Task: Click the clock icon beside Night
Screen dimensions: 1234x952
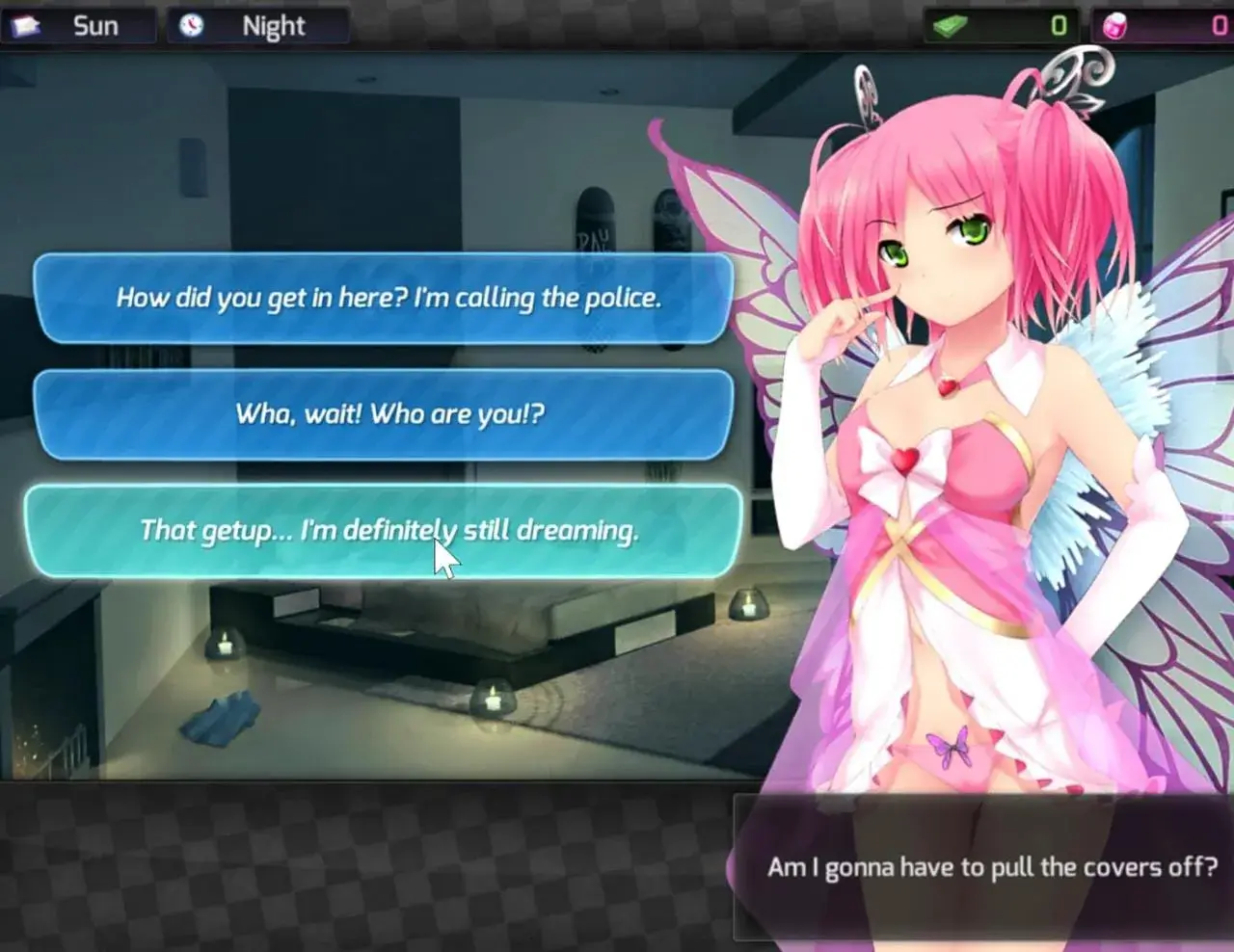Action: coord(190,26)
